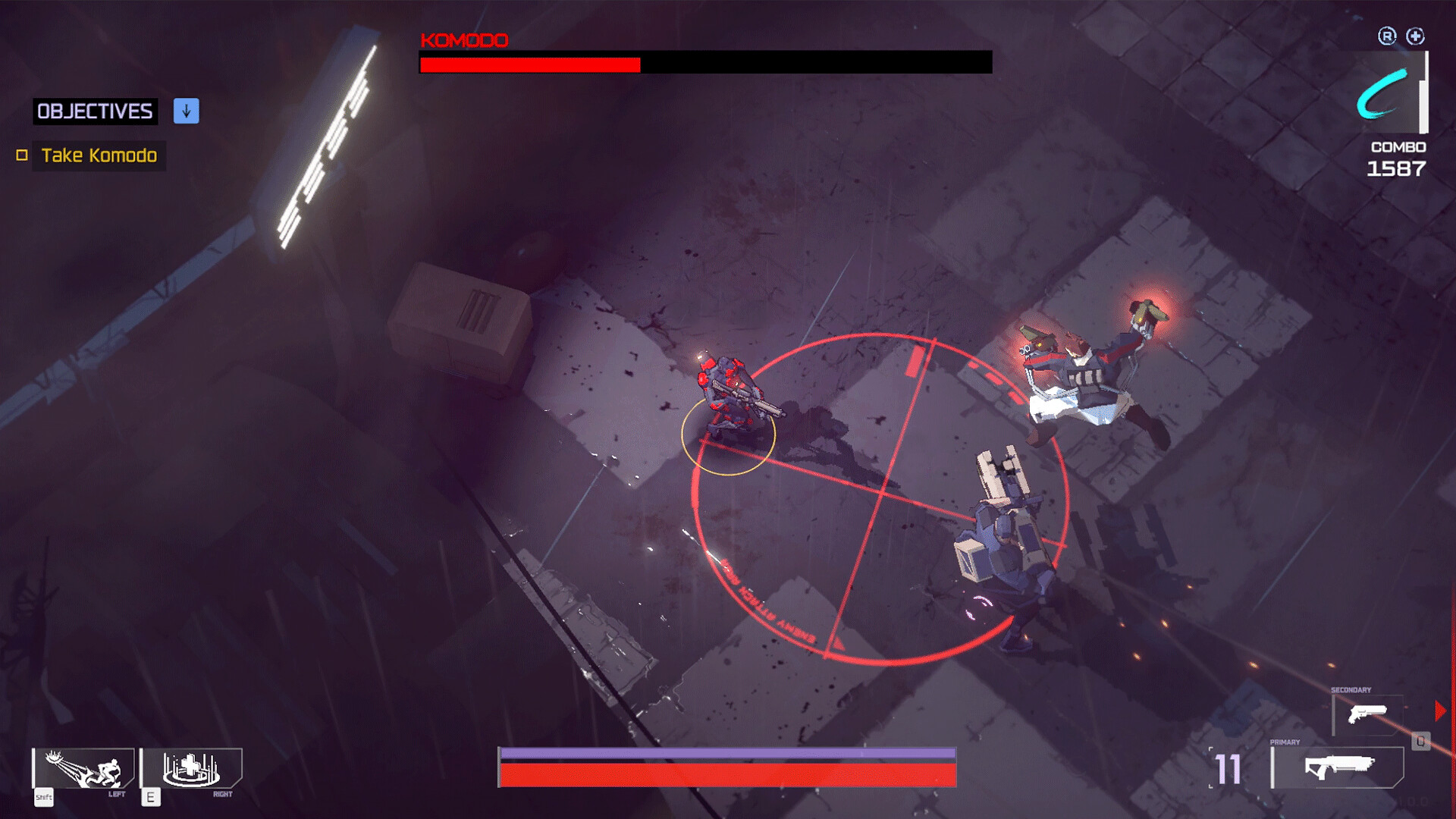Viewport: 1456px width, 819px height.
Task: Collapse the objectives list via the down arrow
Action: pos(185,111)
